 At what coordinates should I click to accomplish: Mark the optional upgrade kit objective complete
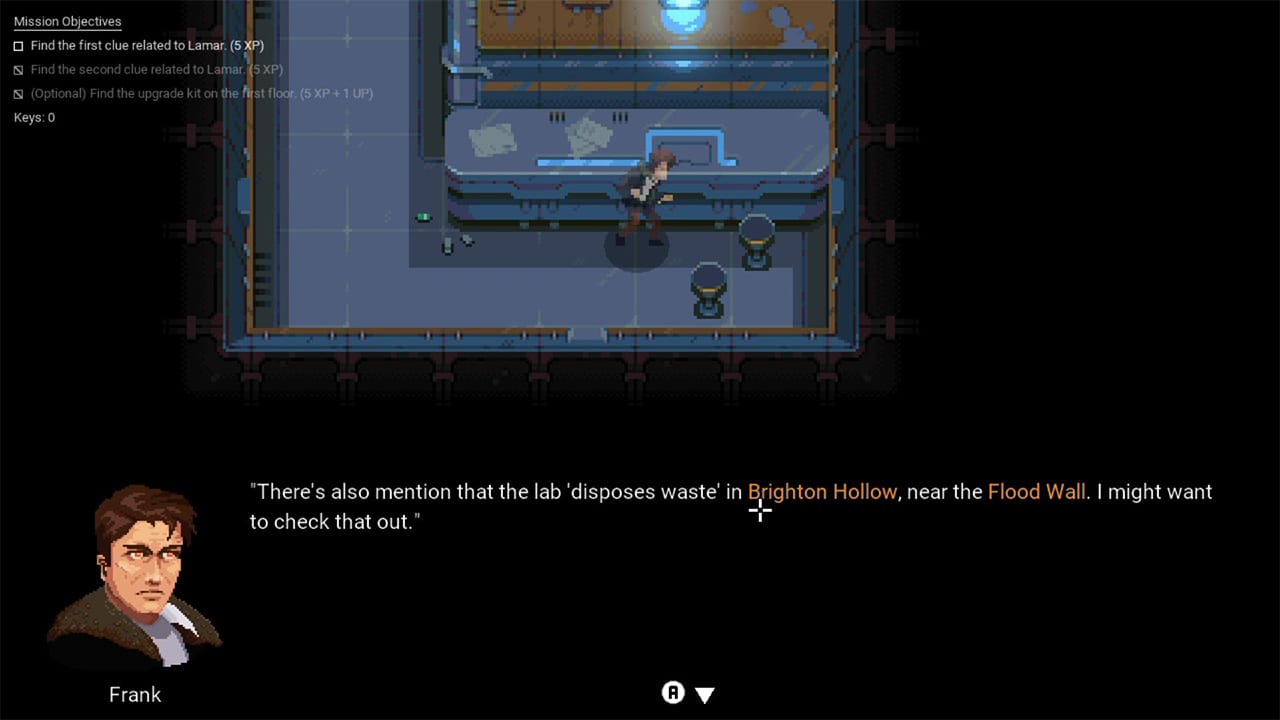point(17,93)
